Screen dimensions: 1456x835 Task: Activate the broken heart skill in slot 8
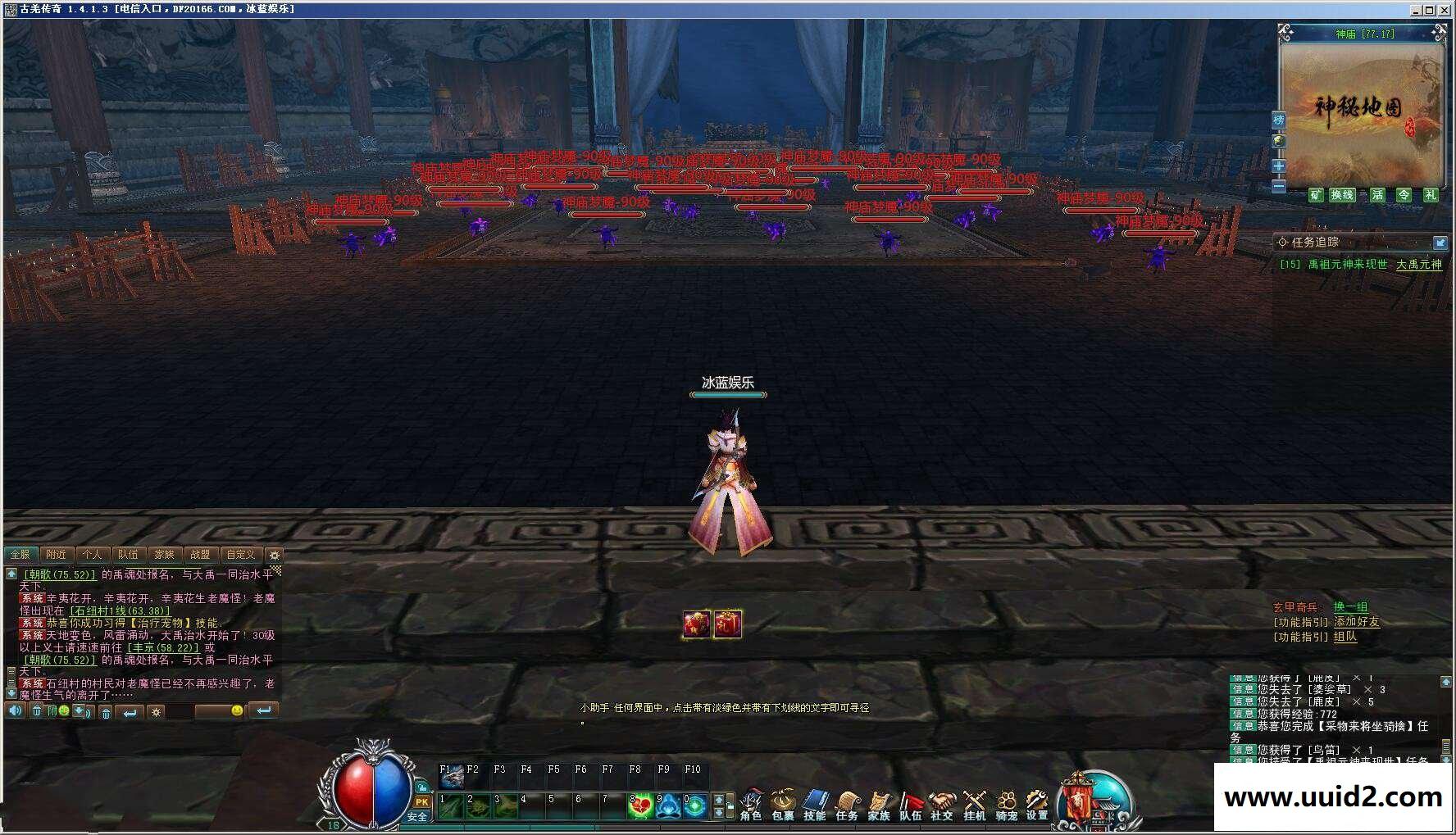(x=639, y=806)
